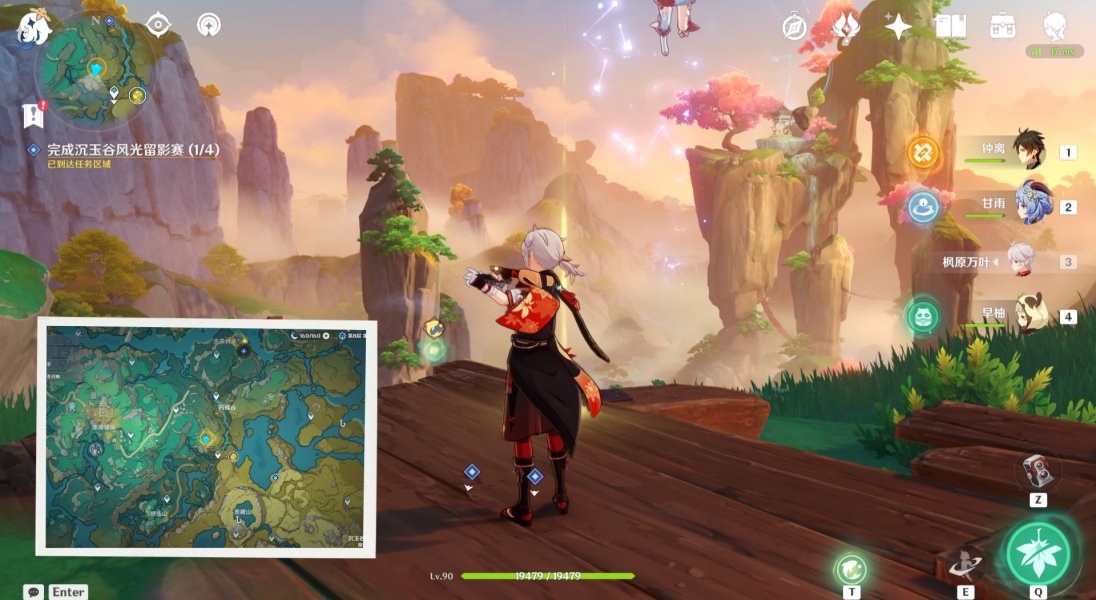Use the camera gadget icon
Viewport: 1096px width, 600px height.
tap(1037, 471)
